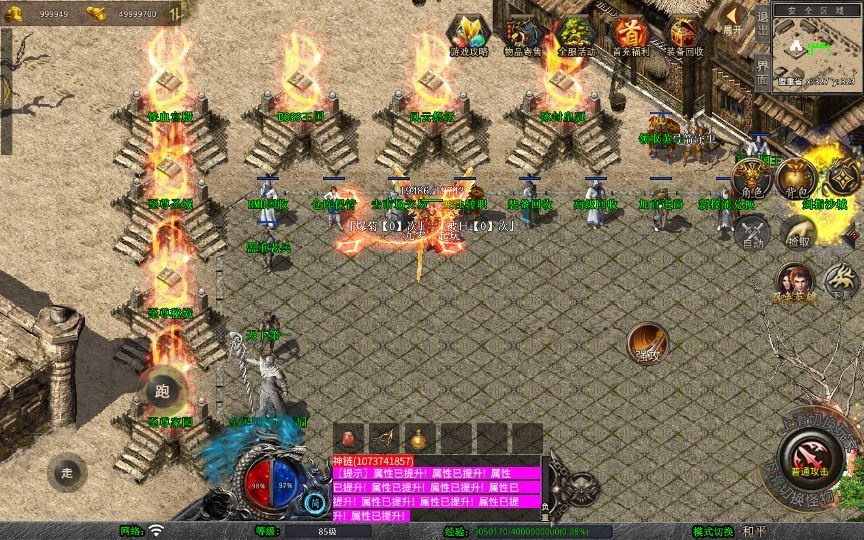Open the 首充福利 first-recharge bonus icon

point(629,35)
